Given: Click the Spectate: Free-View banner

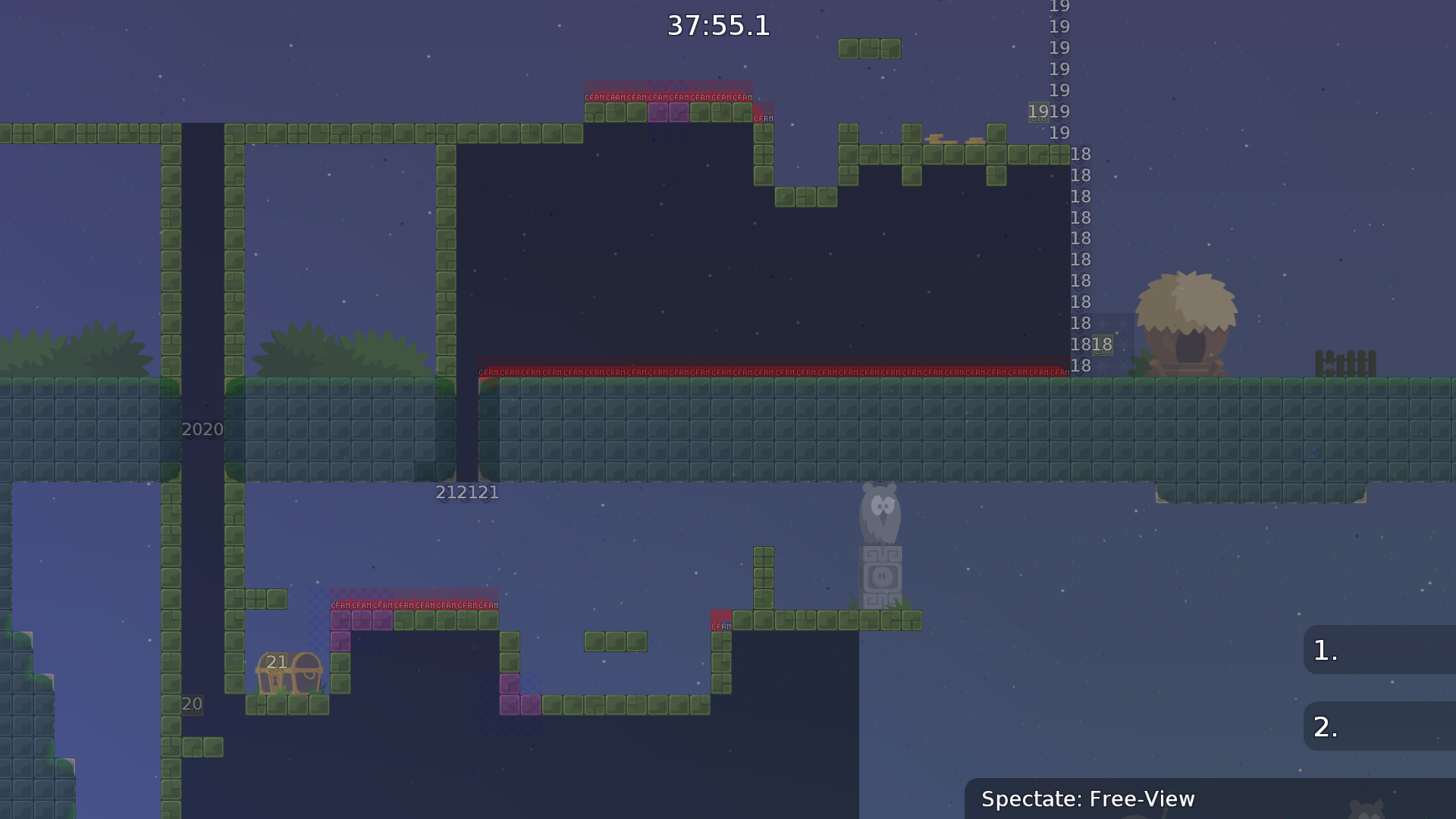Looking at the screenshot, I should point(1088,799).
